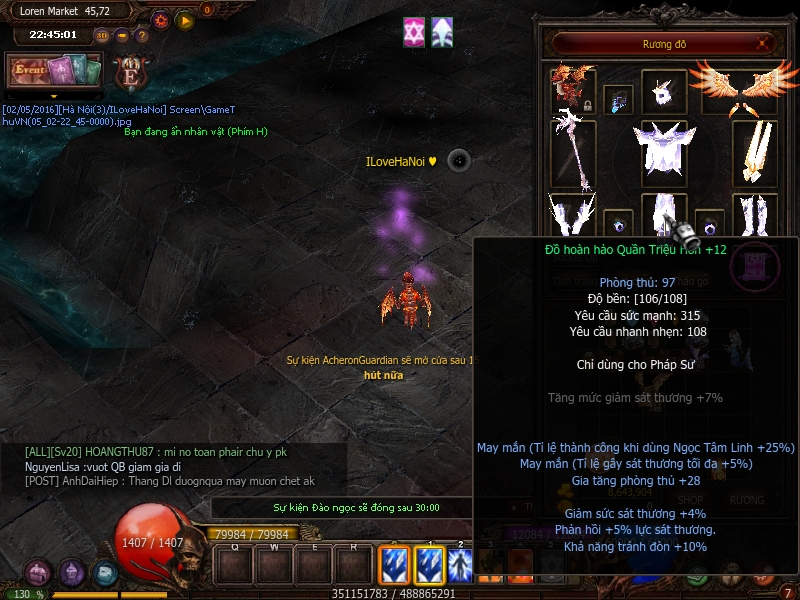The width and height of the screenshot is (800, 600).
Task: Select the equipped pendant slot
Action: click(x=618, y=99)
